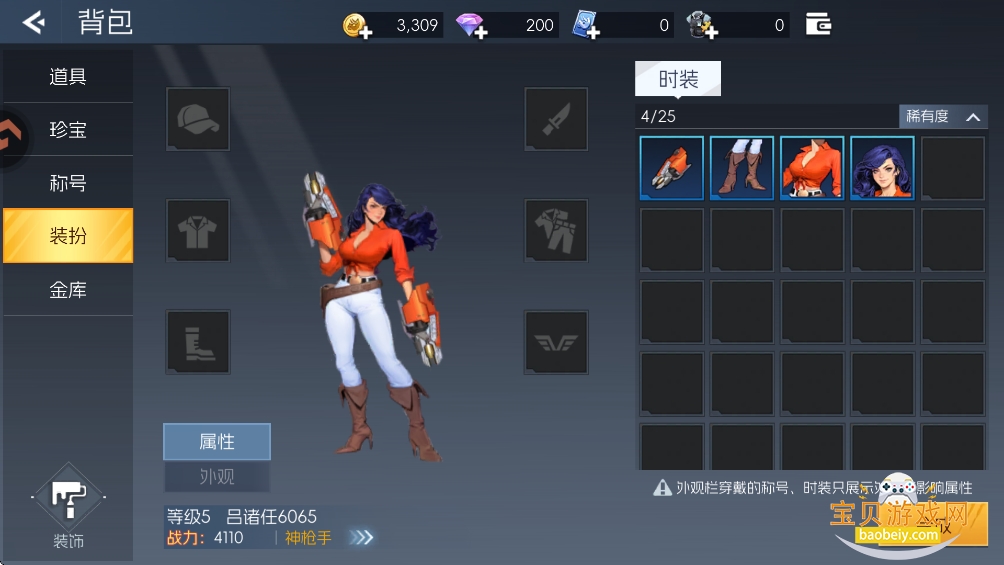Viewport: 1004px width, 565px height.
Task: Open the 道具 items tab
Action: [68, 77]
